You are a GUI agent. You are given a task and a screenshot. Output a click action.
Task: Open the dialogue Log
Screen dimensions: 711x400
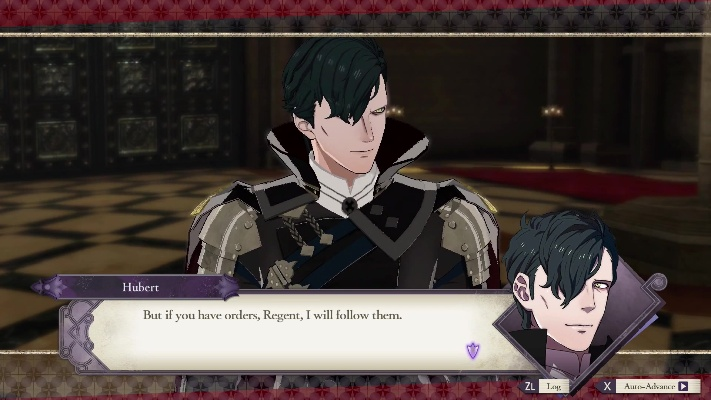click(x=552, y=386)
